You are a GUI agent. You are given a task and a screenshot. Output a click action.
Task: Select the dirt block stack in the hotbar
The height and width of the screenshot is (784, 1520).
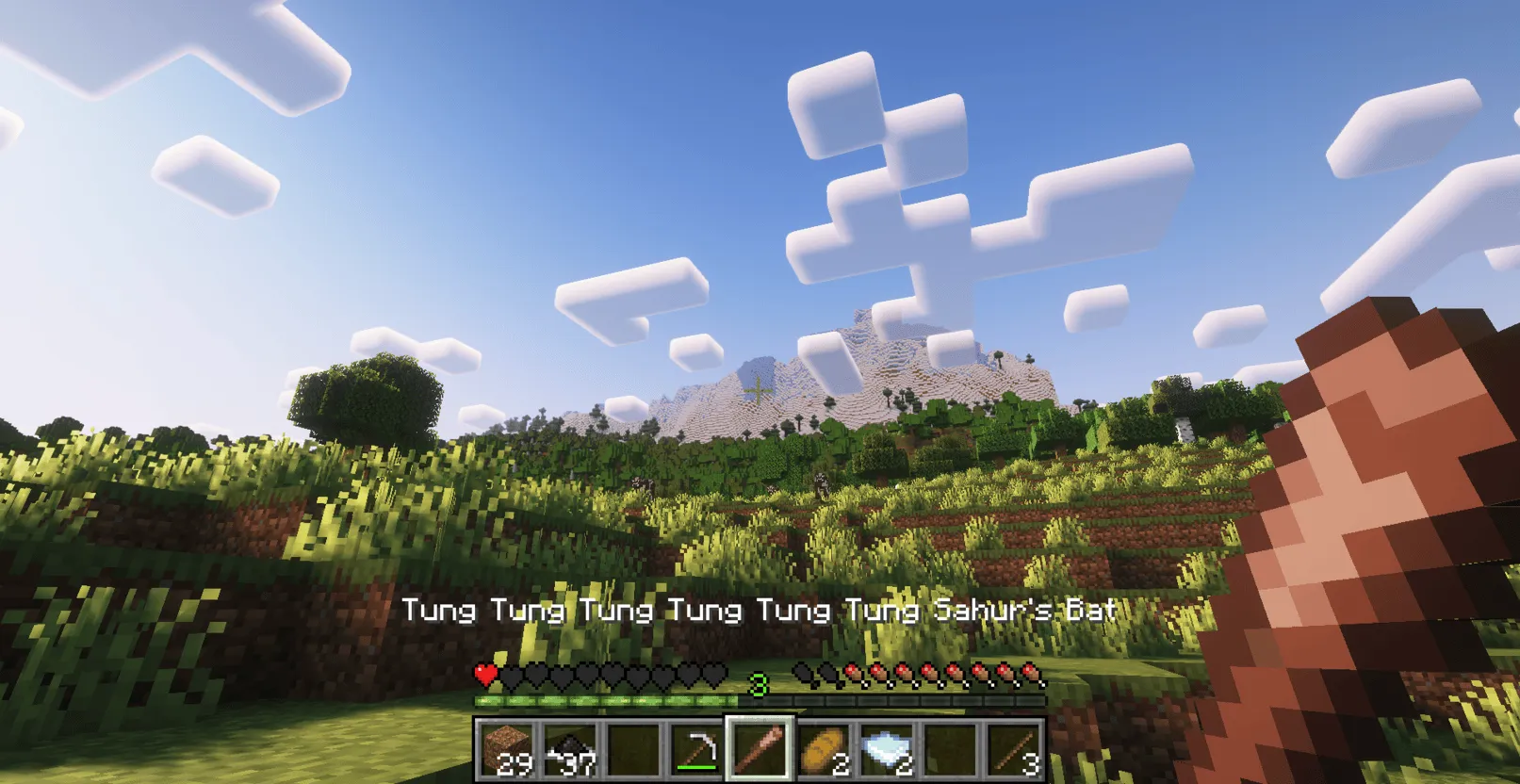pyautogui.click(x=509, y=749)
